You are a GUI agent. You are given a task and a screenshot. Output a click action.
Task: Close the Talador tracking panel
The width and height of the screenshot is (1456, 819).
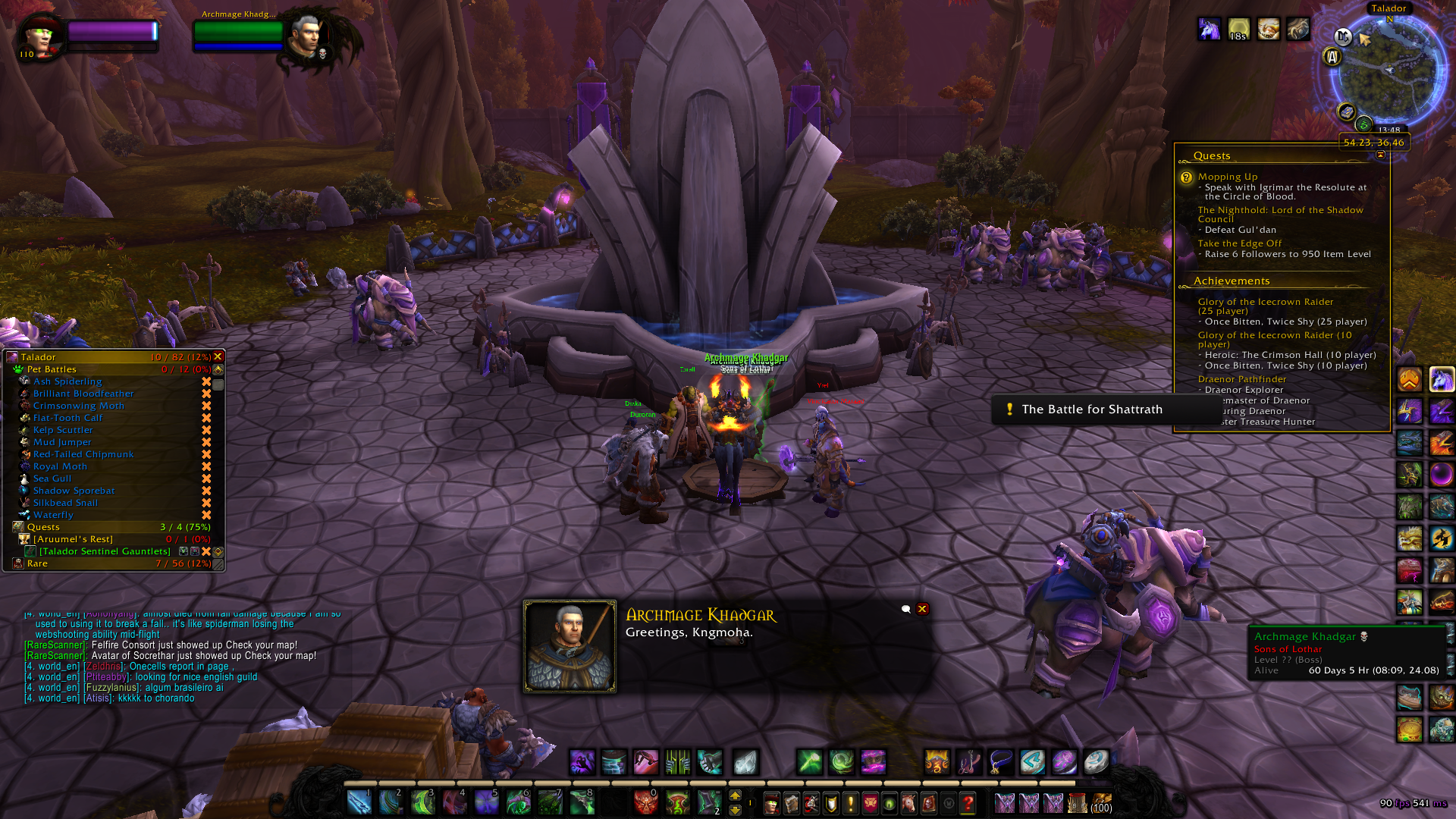pyautogui.click(x=218, y=356)
